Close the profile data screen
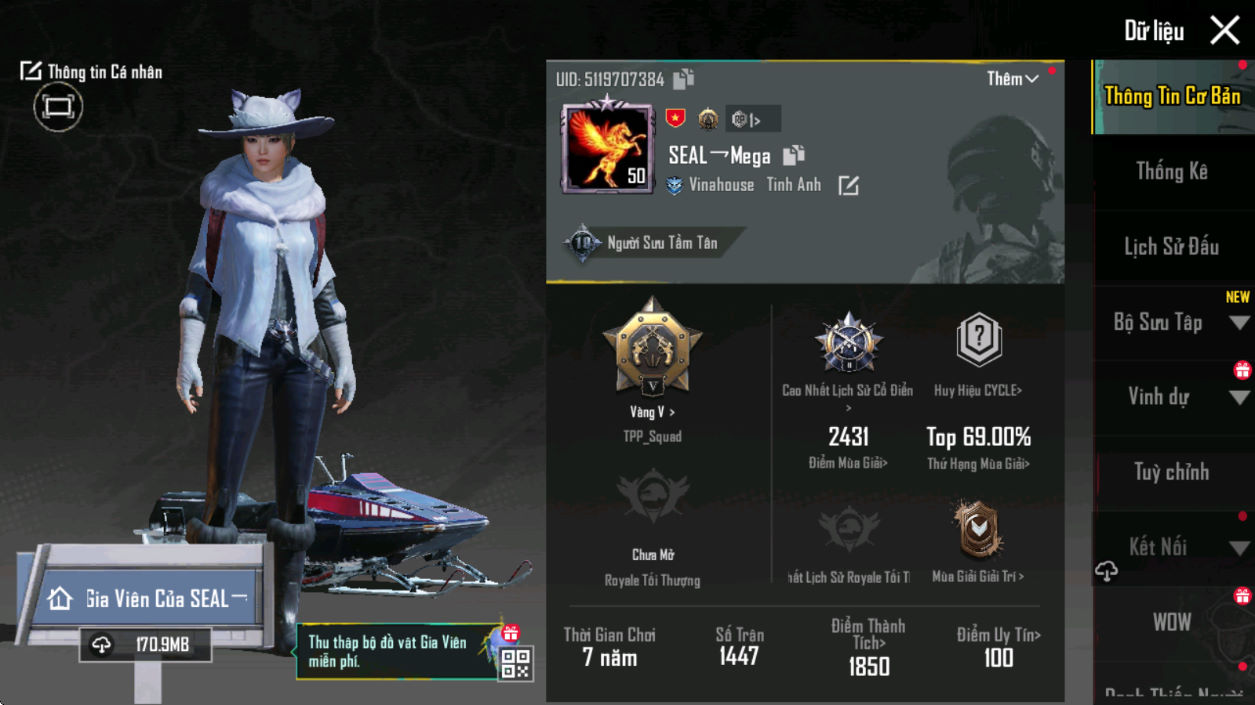 (x=1225, y=31)
